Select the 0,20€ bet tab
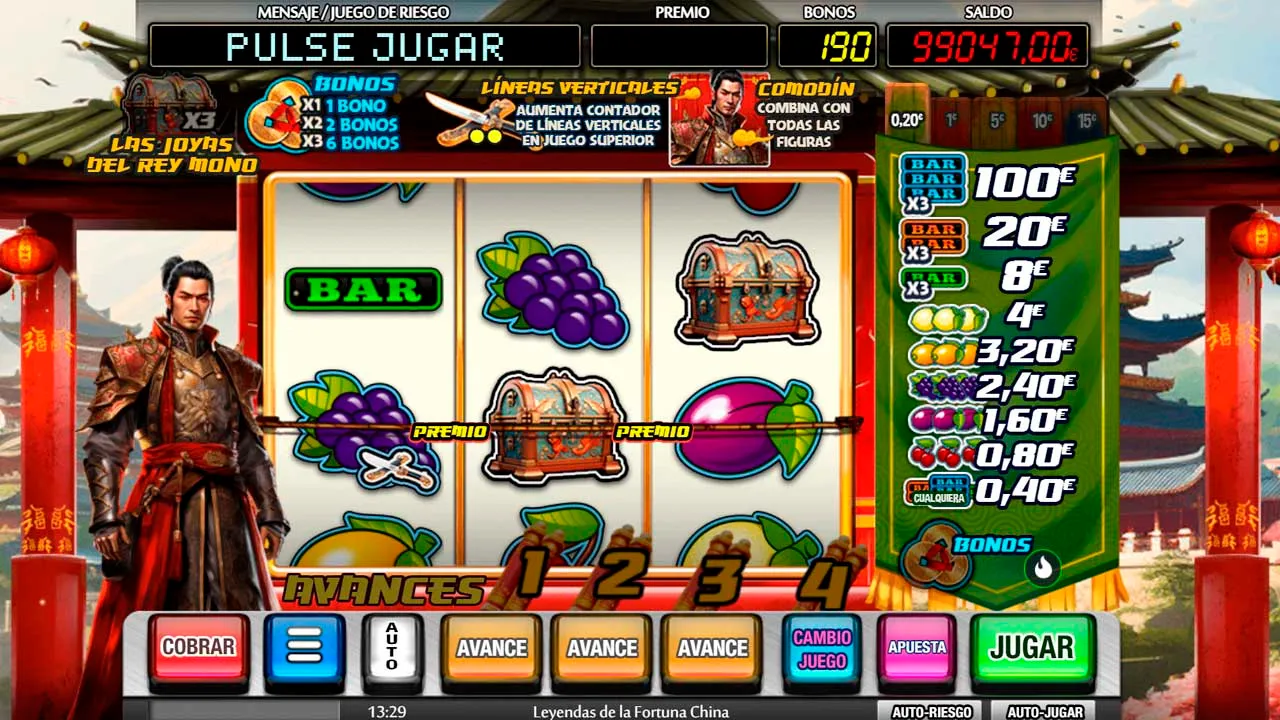Screen dimensions: 1280x720 [907, 120]
